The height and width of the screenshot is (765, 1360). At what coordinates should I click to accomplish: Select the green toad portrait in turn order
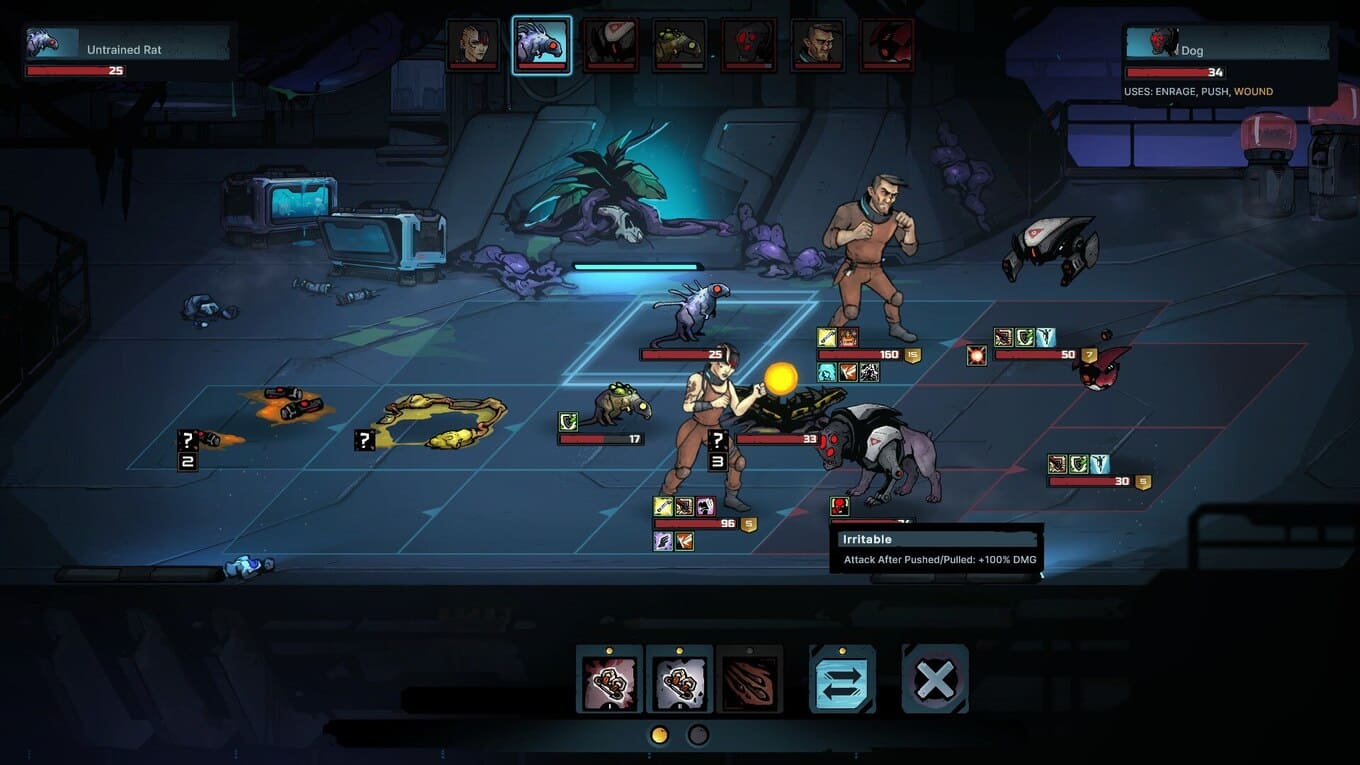tap(680, 44)
